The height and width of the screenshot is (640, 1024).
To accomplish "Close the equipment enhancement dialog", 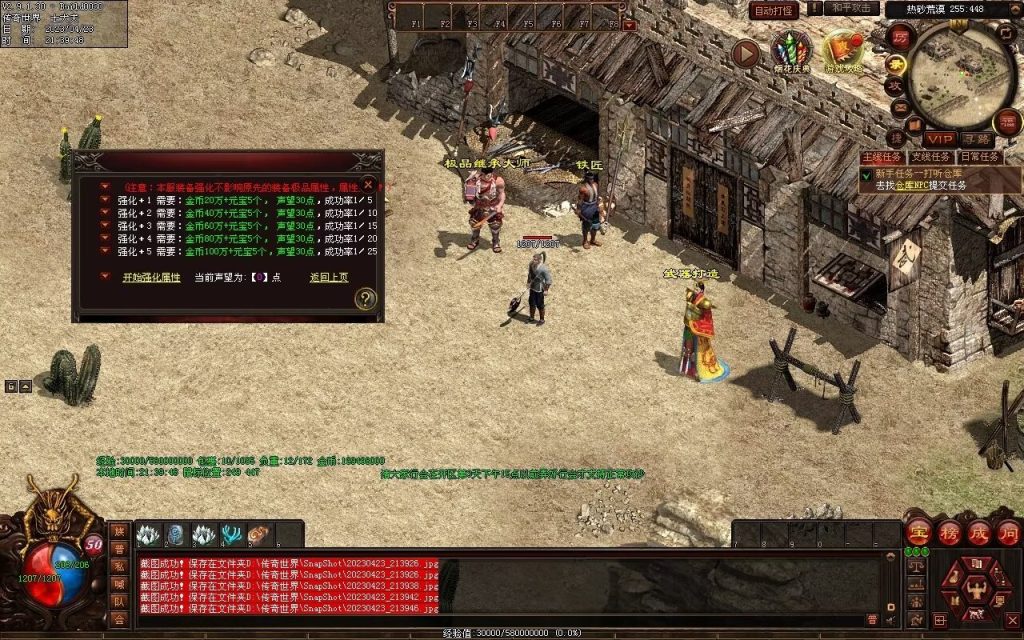I will point(368,185).
